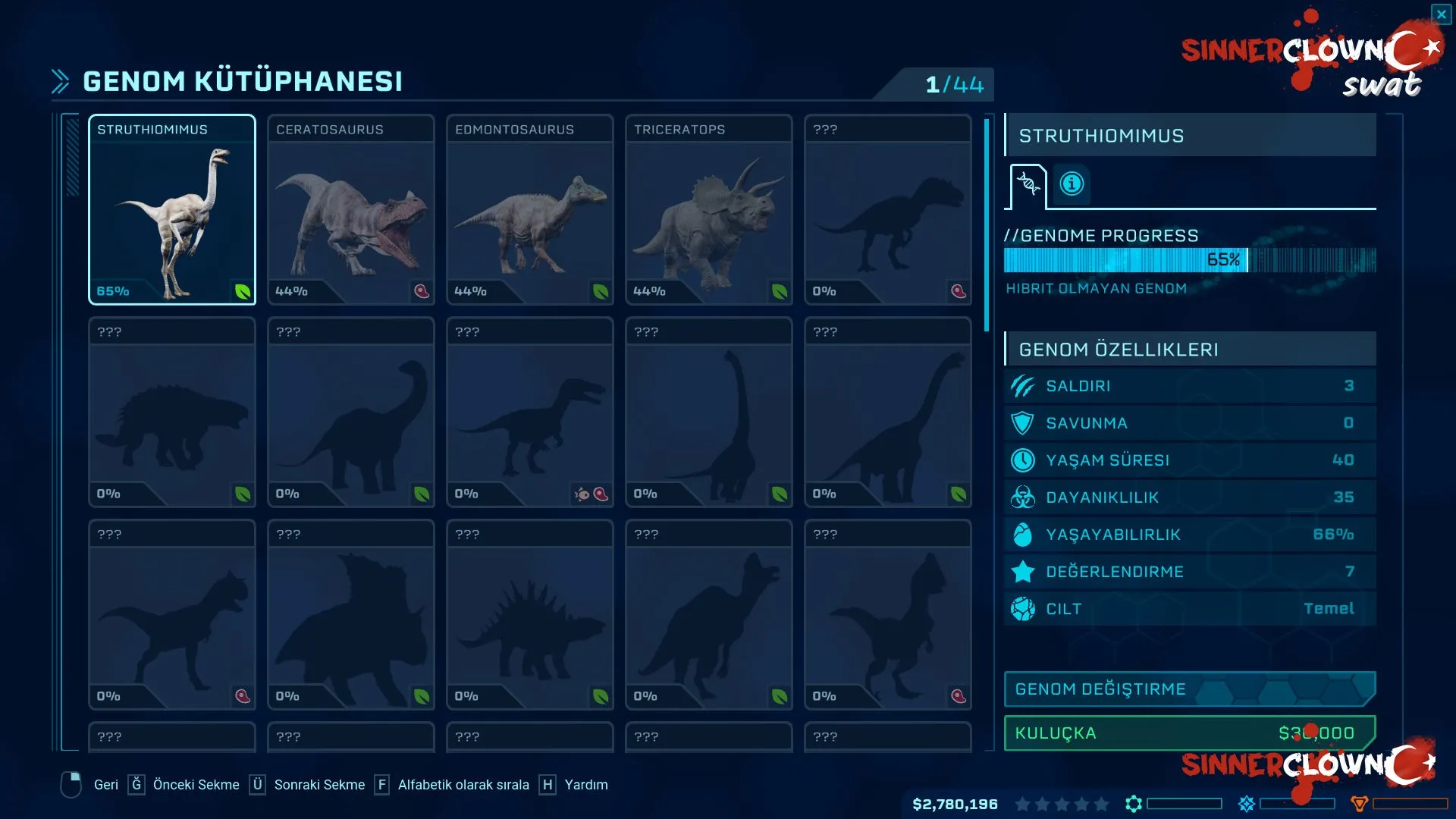
Task: Select the Struthiomimus genome card
Action: tap(172, 210)
